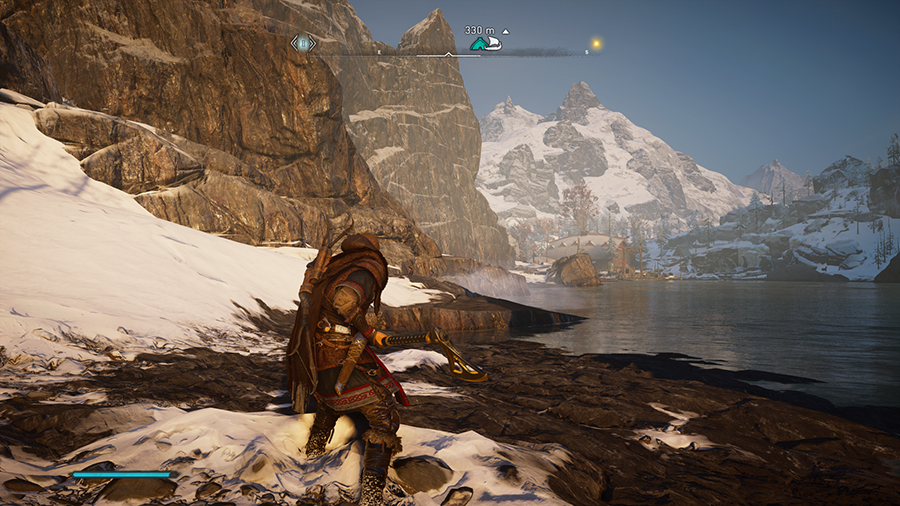The height and width of the screenshot is (506, 900).
Task: Click the white longship marker on the compass
Action: [493, 44]
